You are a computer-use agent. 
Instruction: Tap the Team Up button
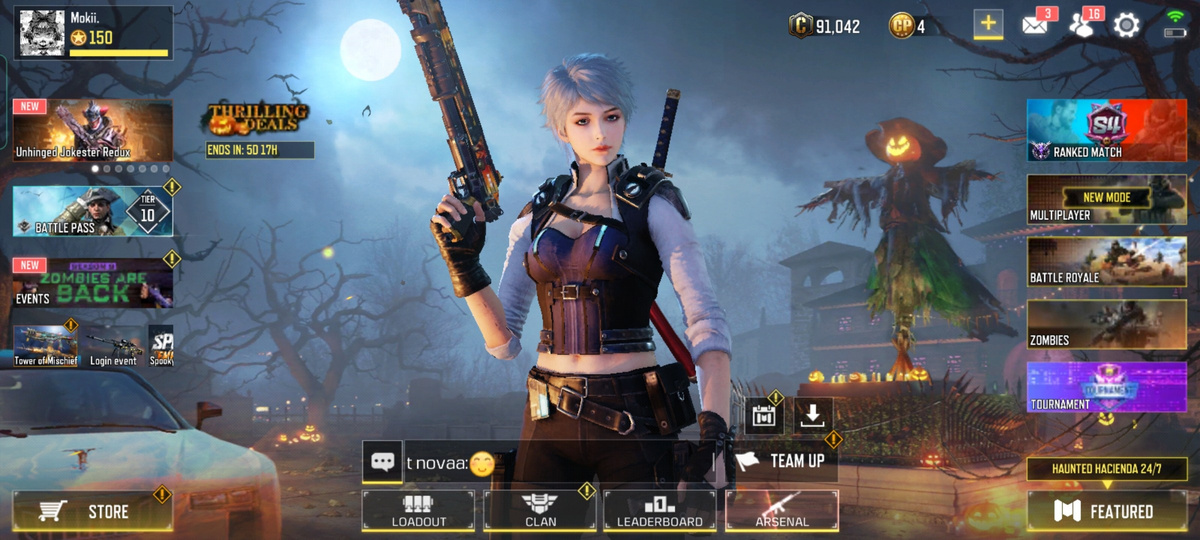click(x=783, y=461)
